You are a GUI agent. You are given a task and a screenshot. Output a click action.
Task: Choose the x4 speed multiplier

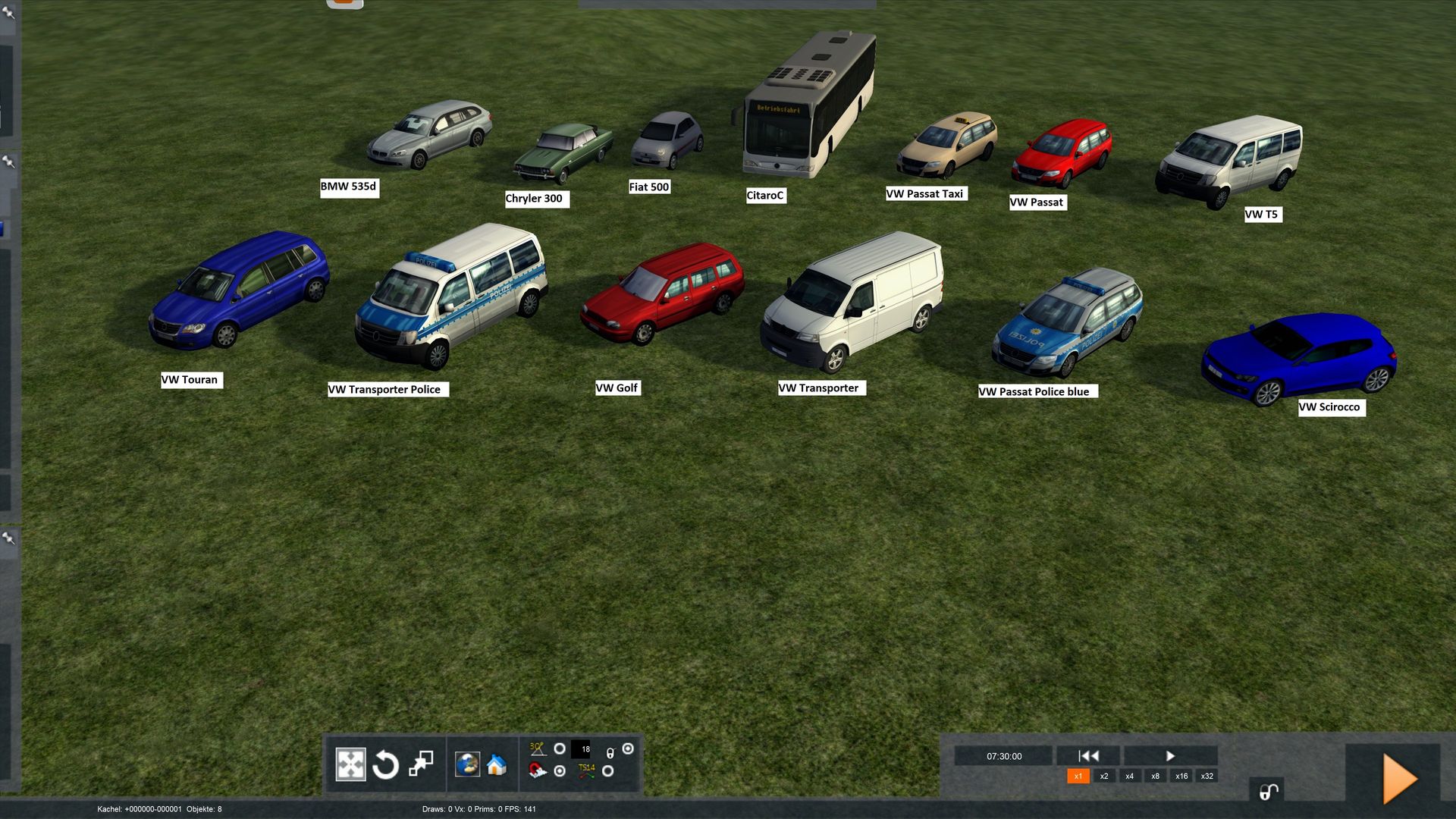point(1130,776)
